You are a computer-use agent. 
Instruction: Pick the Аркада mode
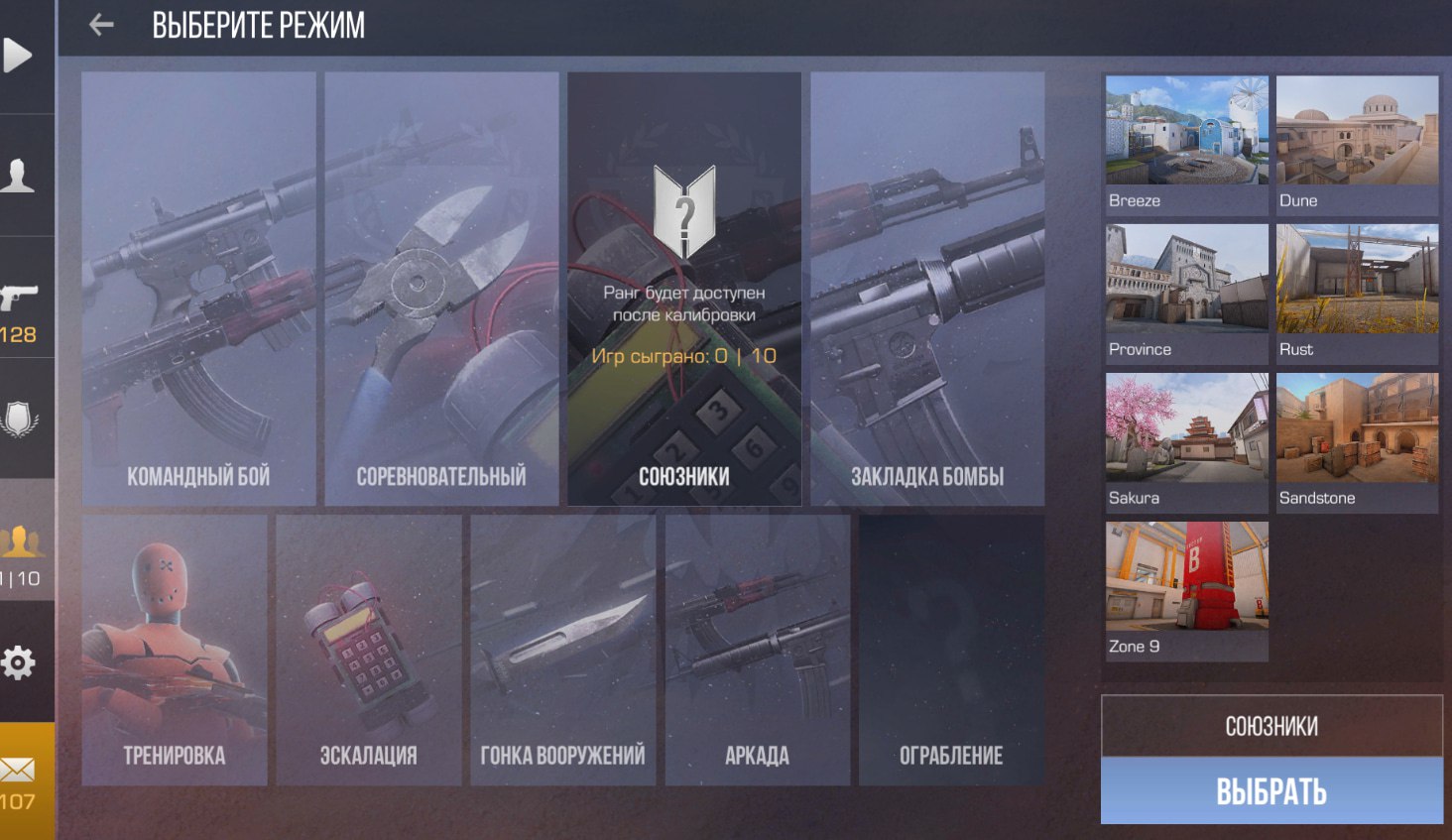pyautogui.click(x=758, y=651)
